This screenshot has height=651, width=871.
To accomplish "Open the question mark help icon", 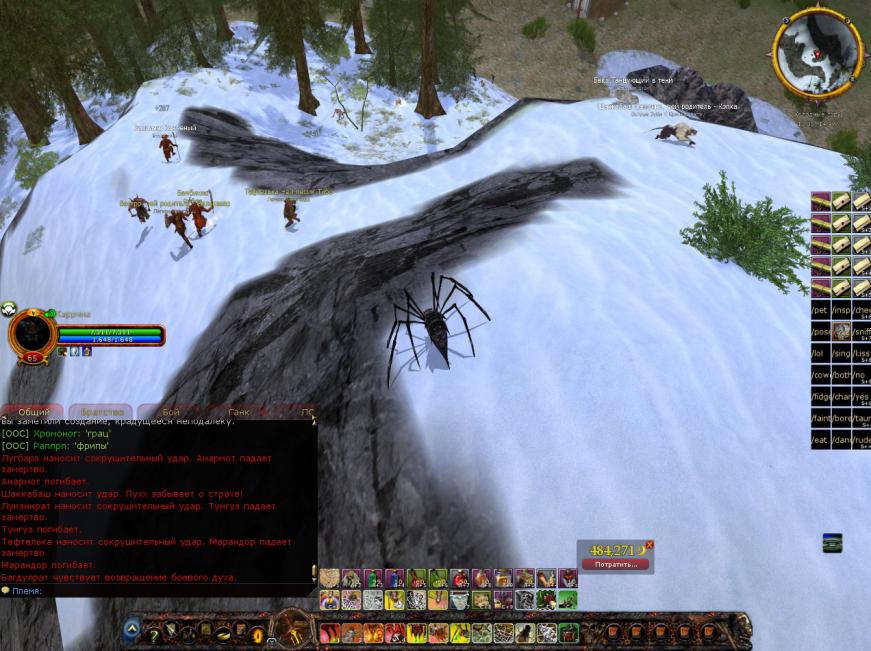I will (x=154, y=634).
